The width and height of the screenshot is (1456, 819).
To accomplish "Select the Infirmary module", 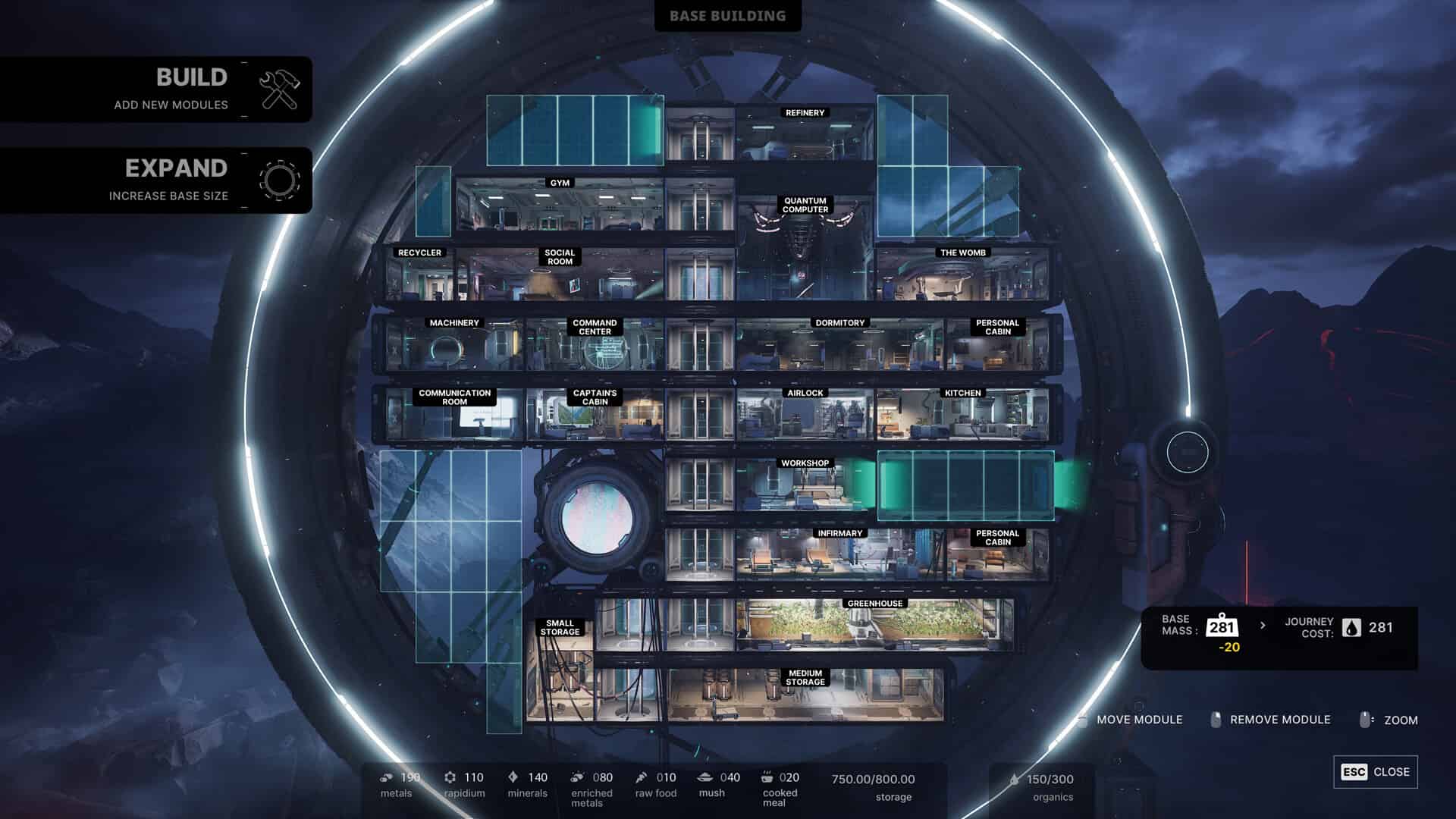I will click(x=839, y=557).
